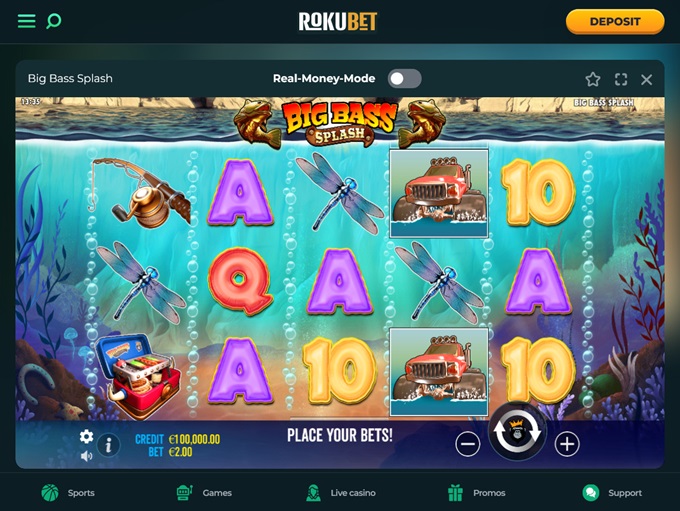Contact Support from the bottom bar
Viewport: 680px width, 511px height.
click(612, 492)
